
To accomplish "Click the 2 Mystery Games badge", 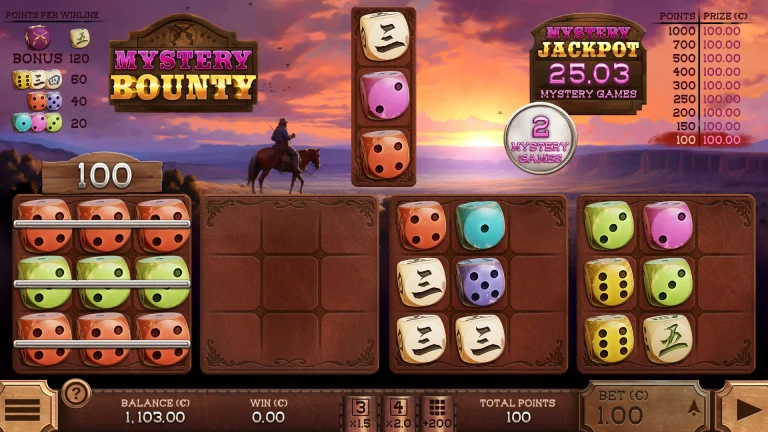I will (540, 138).
